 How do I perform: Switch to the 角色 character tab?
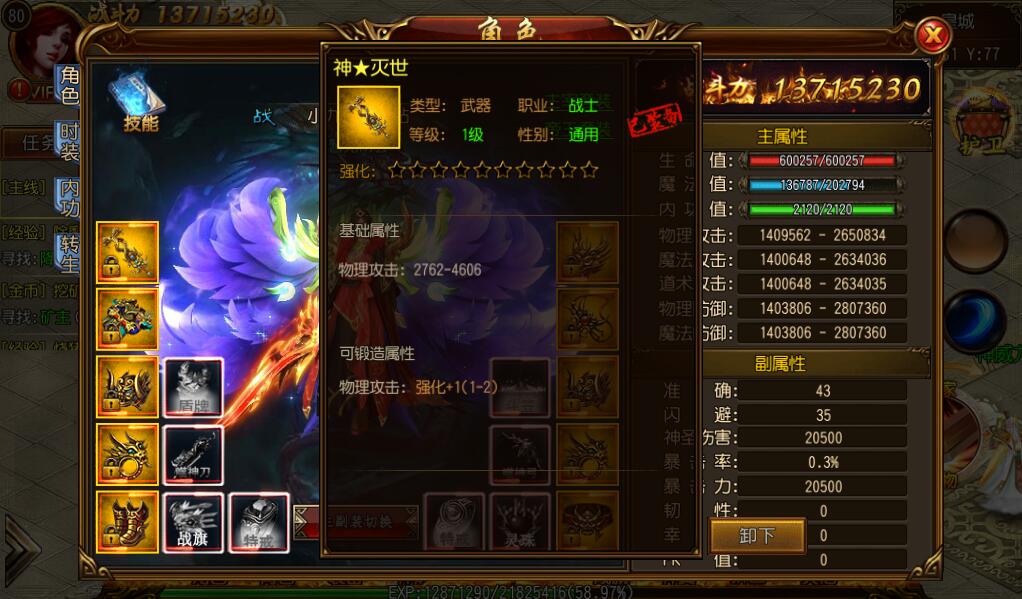(x=69, y=86)
